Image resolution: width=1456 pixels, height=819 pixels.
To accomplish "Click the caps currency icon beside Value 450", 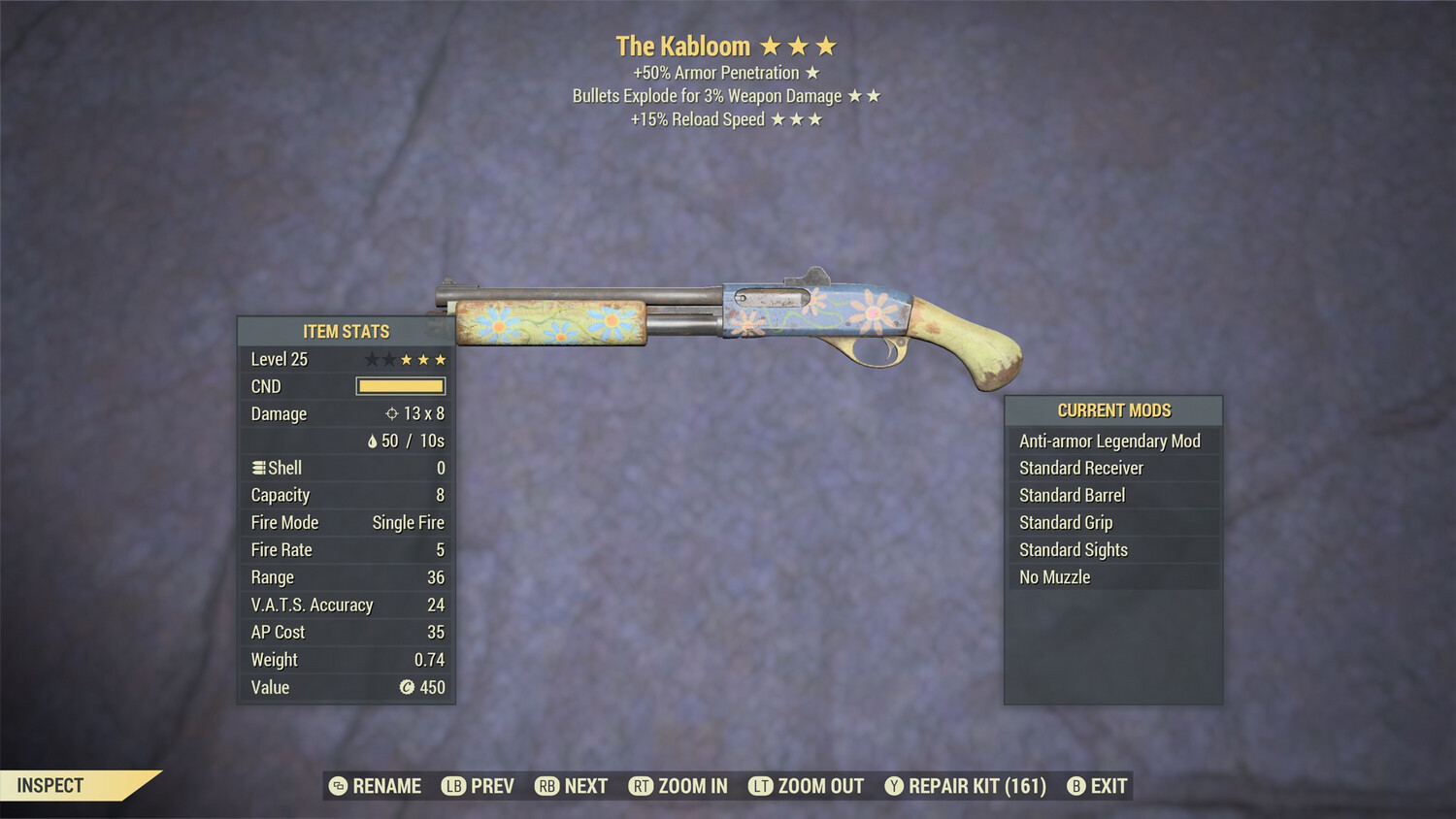I will coord(408,688).
